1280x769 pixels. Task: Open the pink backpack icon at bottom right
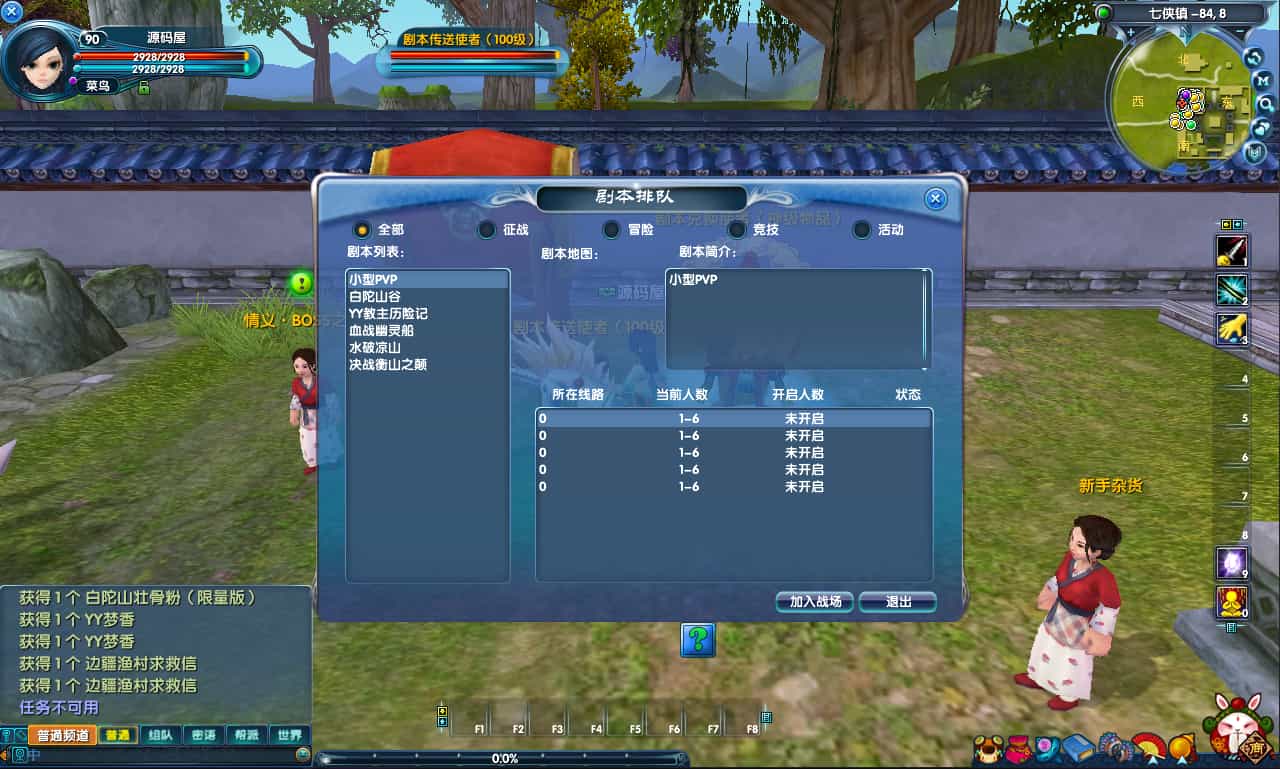pos(1018,748)
